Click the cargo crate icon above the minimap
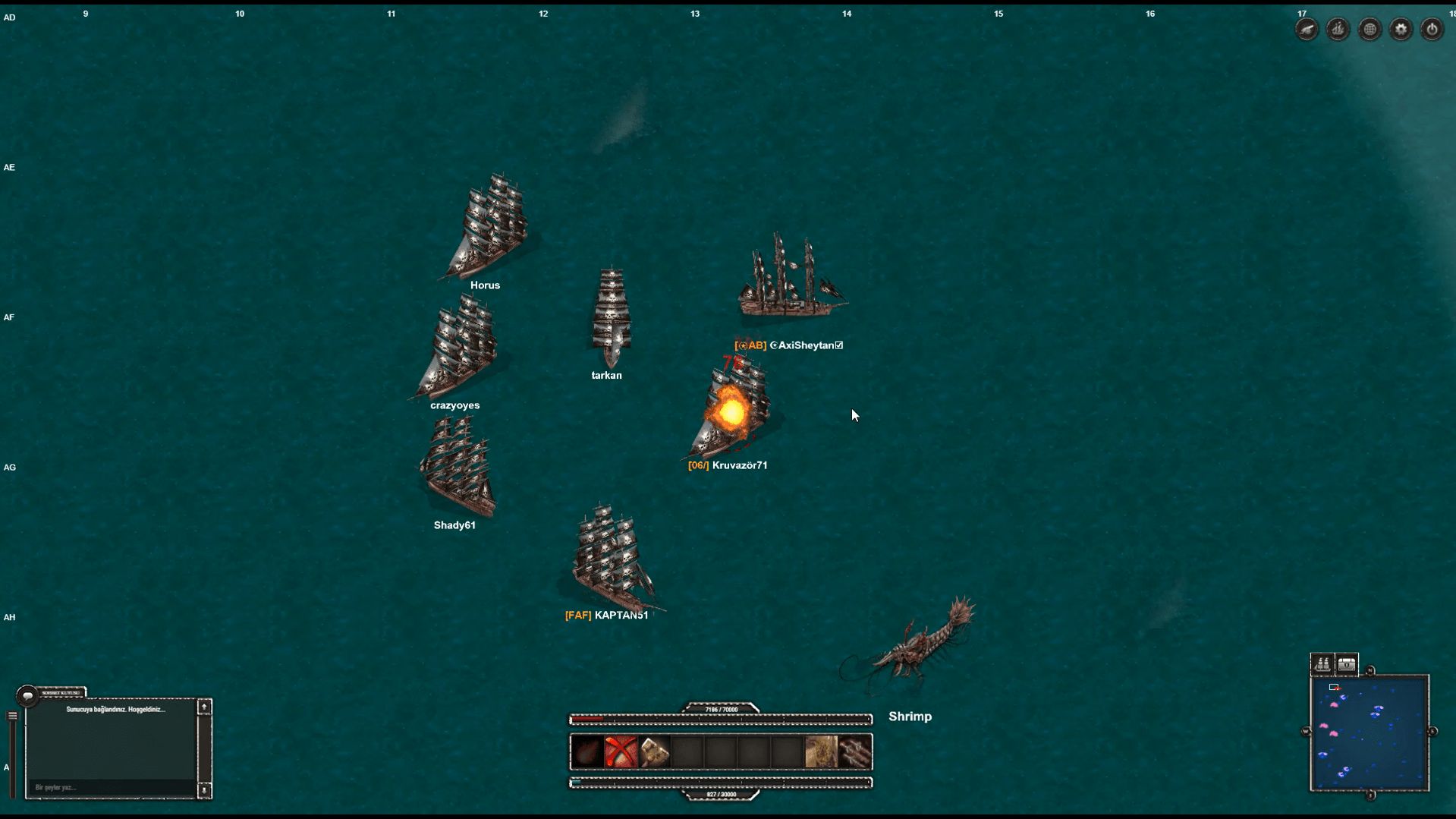 pyautogui.click(x=1347, y=663)
